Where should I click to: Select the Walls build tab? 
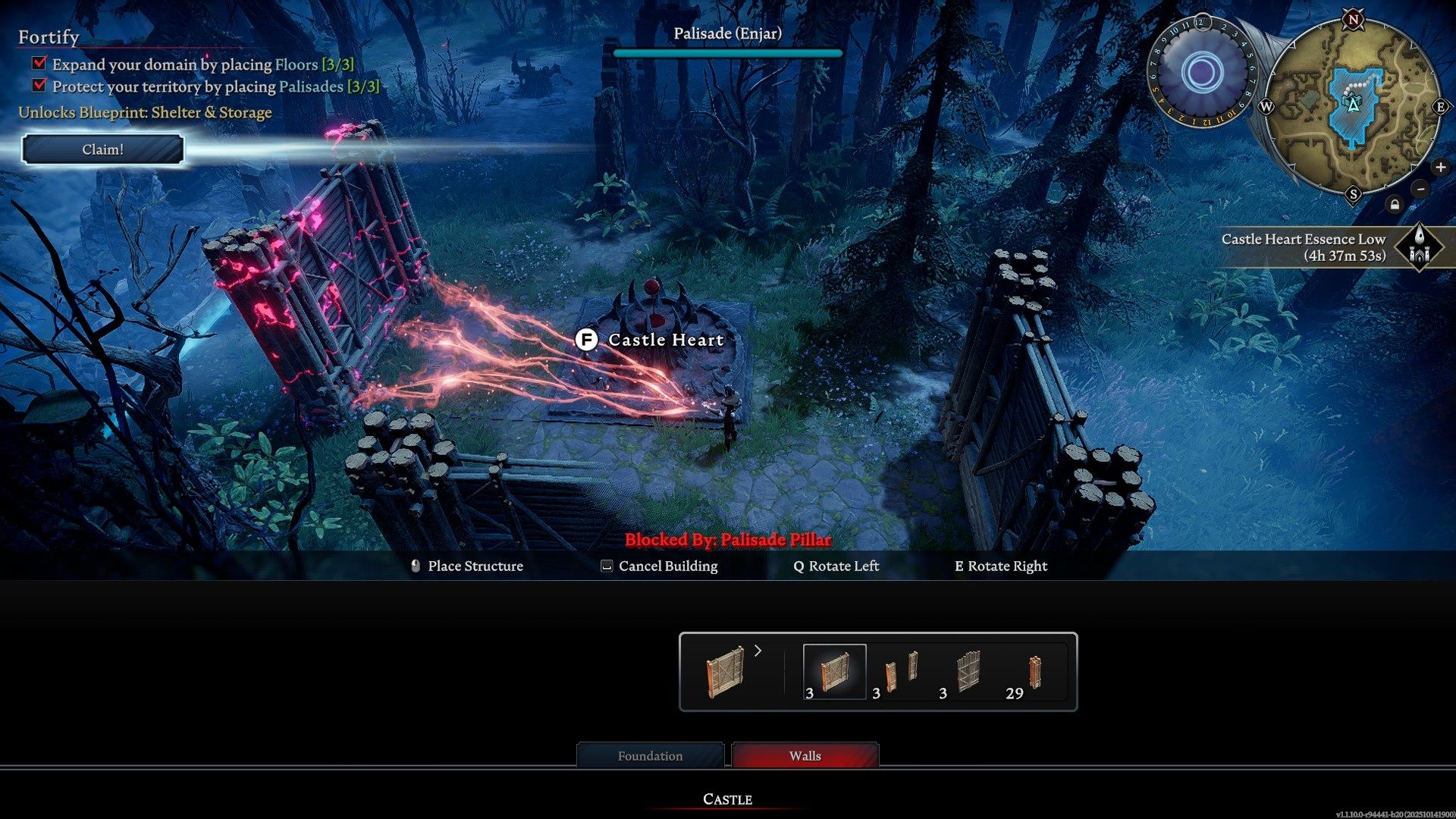[805, 756]
